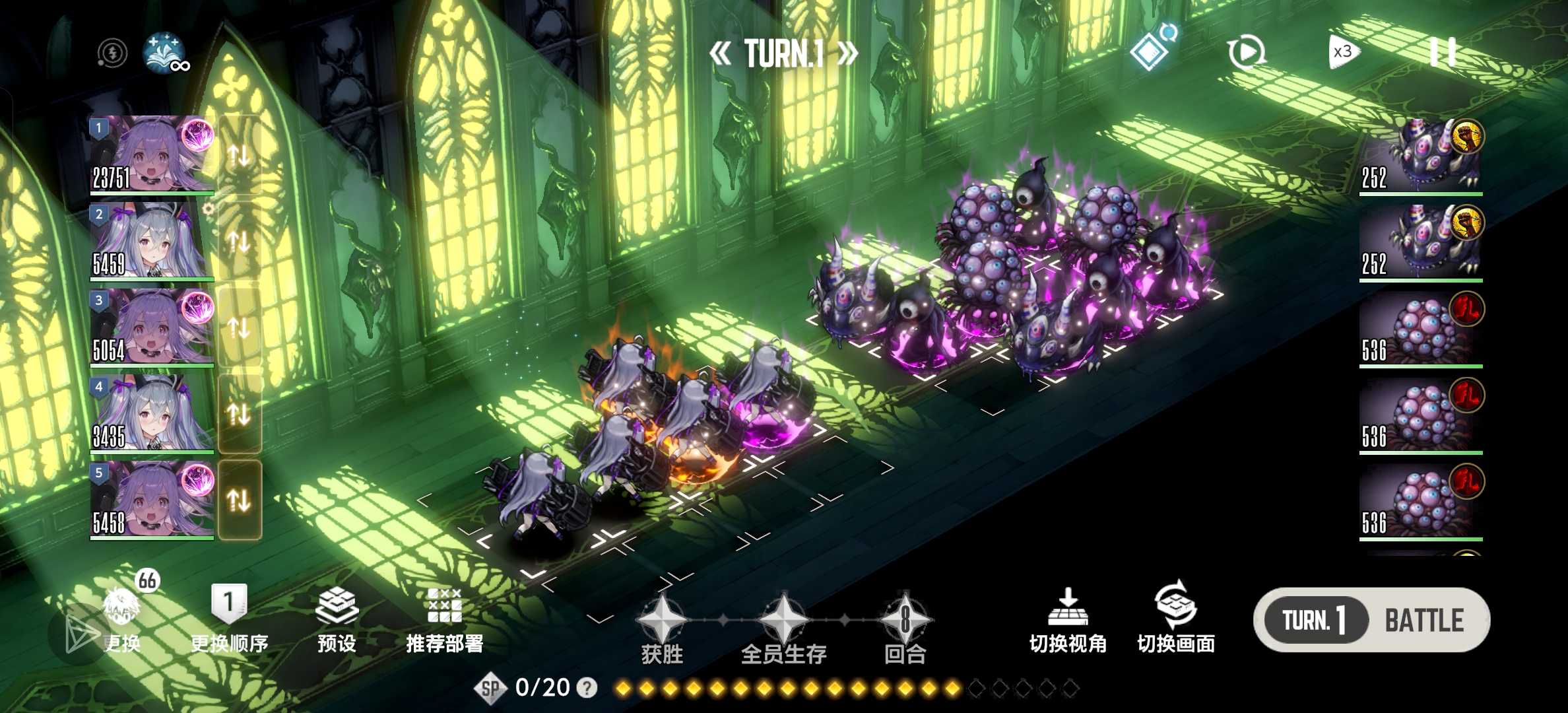Start the battle with the BATTLE button

tap(1424, 621)
